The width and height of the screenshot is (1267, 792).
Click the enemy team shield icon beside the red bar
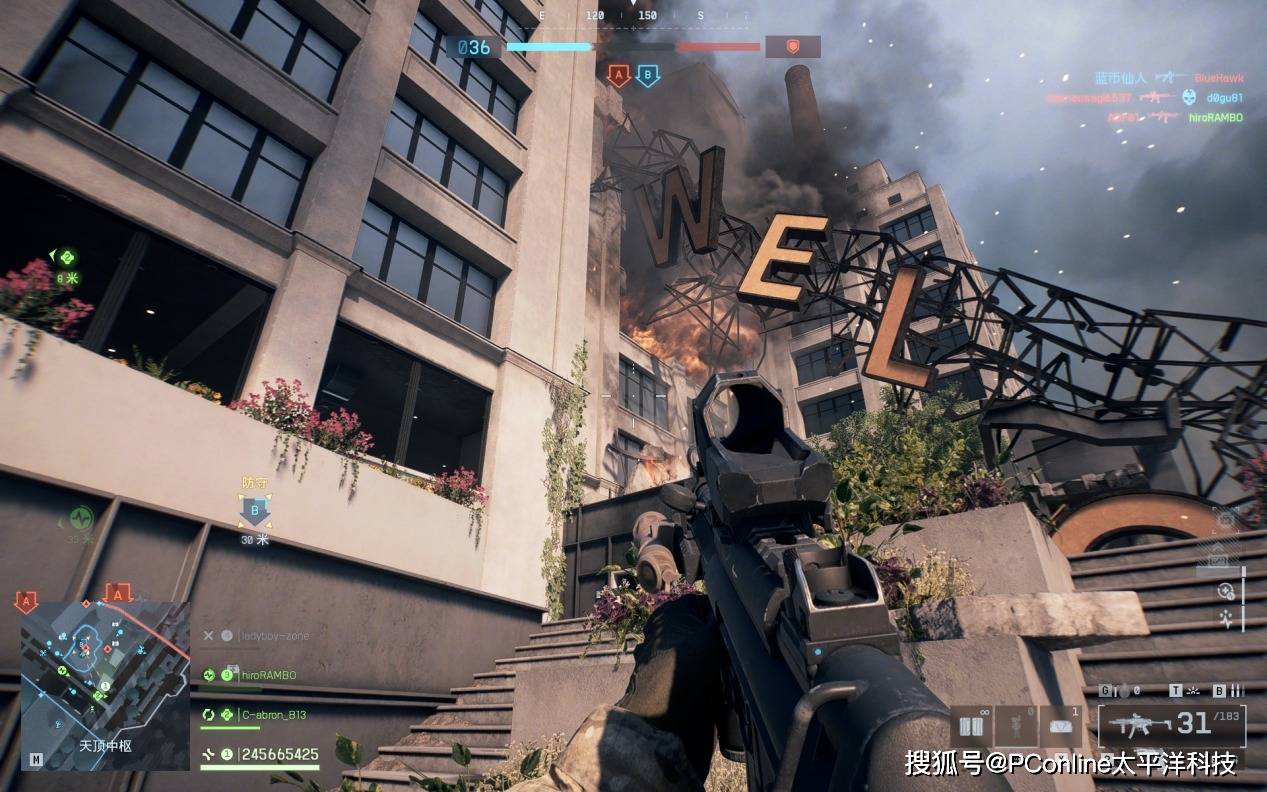[x=792, y=46]
